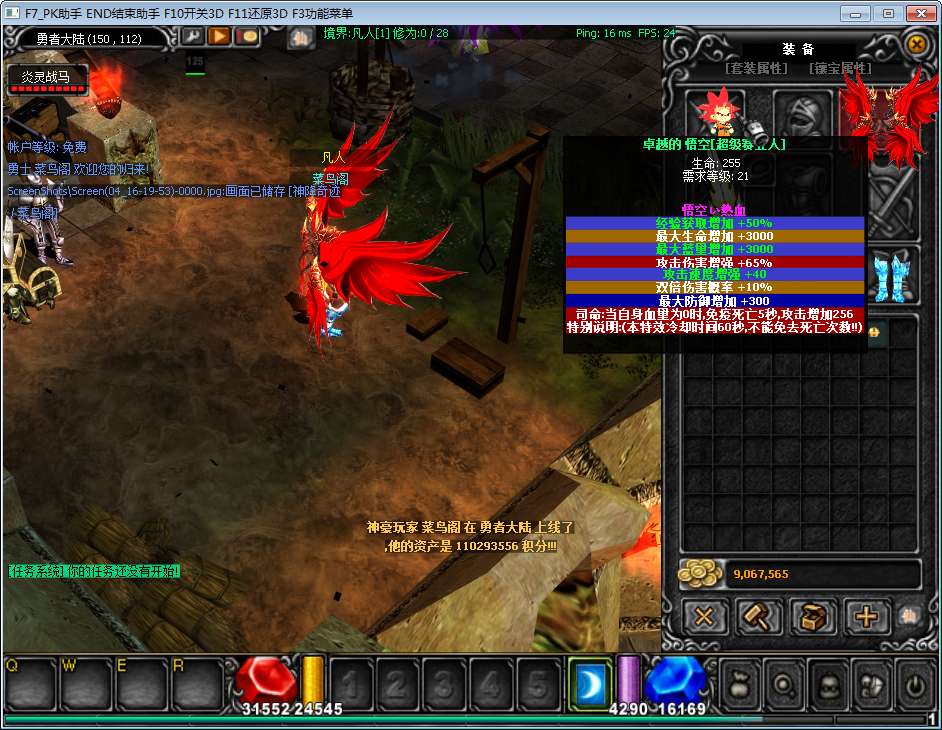The width and height of the screenshot is (942, 730).
Task: Open the treasure chest storage button
Action: (x=813, y=616)
